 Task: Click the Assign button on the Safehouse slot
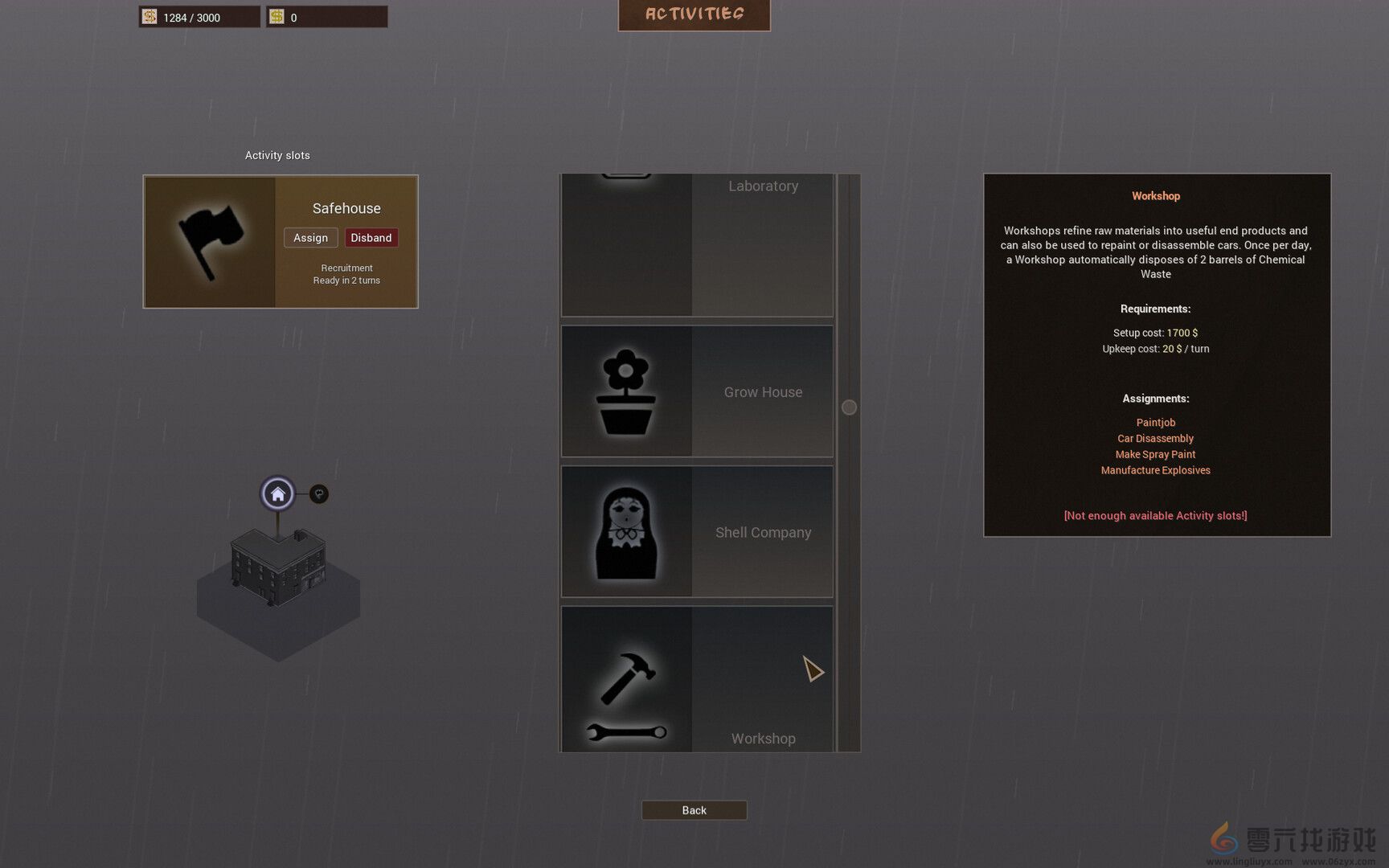coord(310,237)
